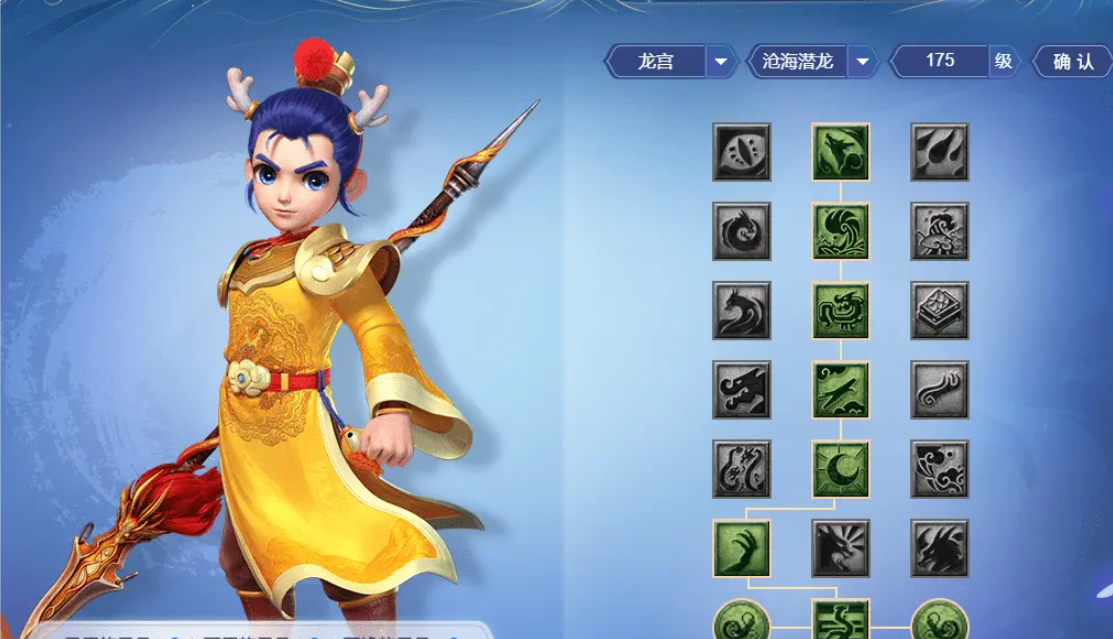Activate the green swirling wave talent
Image resolution: width=1113 pixels, height=639 pixels.
click(x=840, y=231)
